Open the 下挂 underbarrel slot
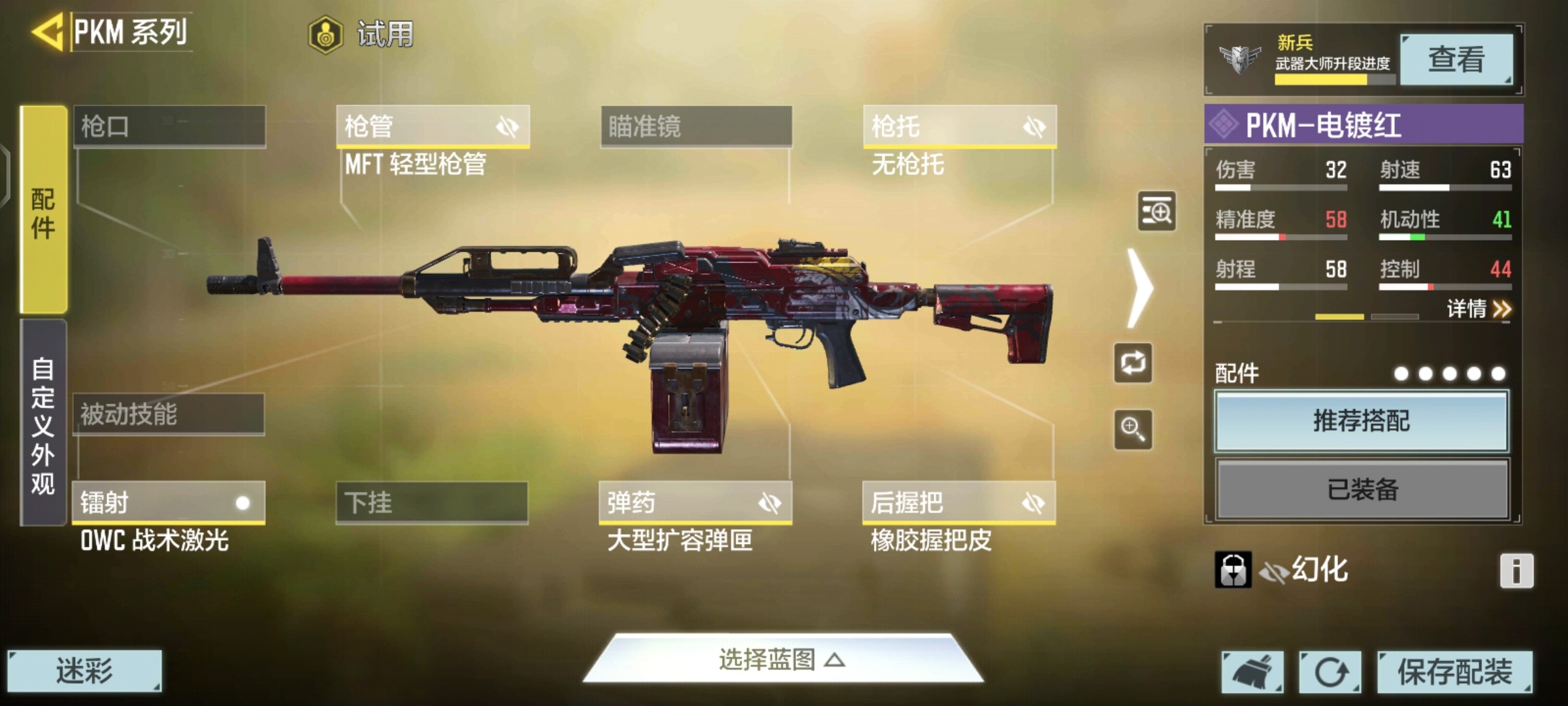The image size is (1568, 706). tap(432, 503)
